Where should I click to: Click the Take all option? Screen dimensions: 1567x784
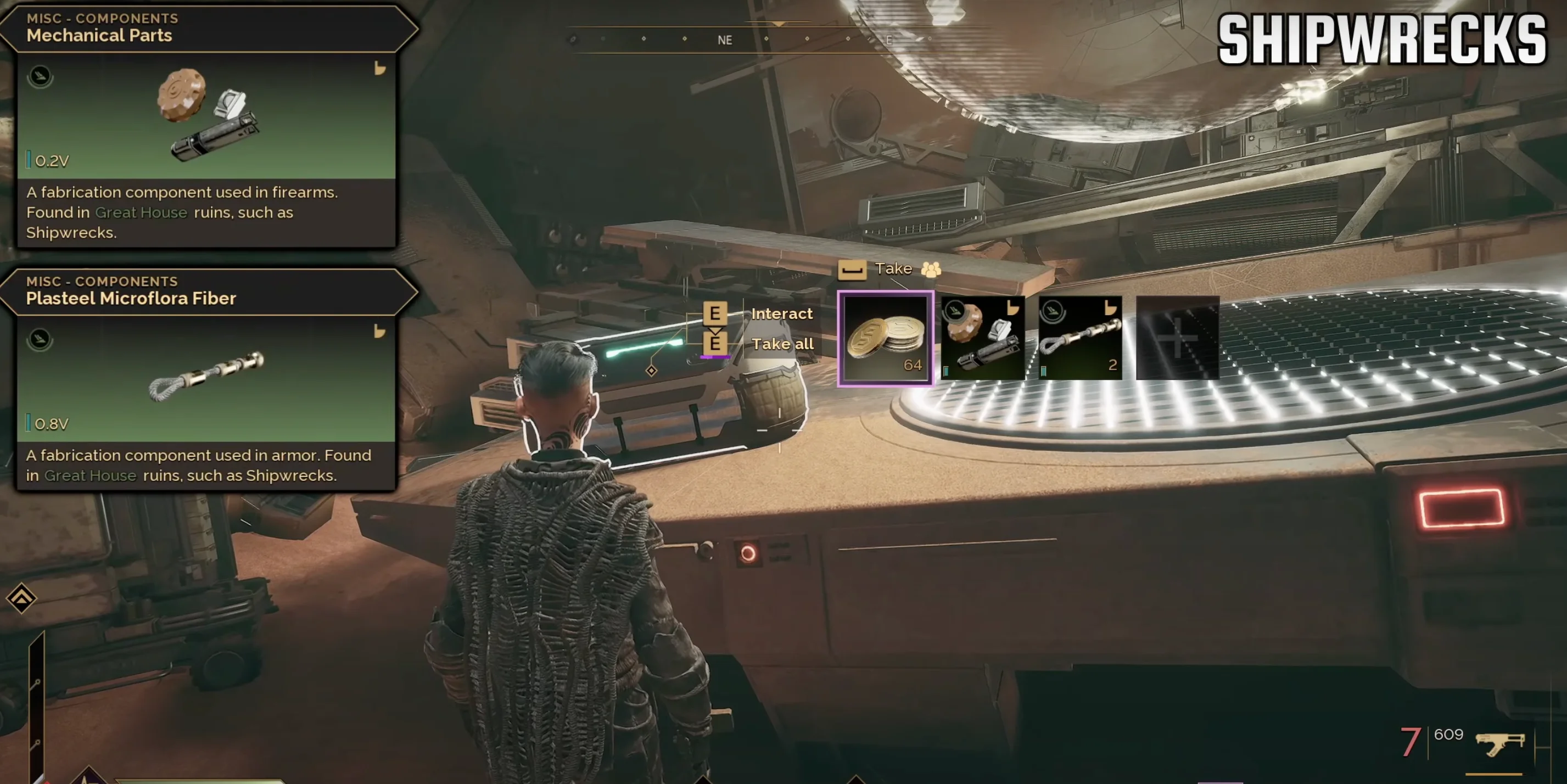tap(782, 344)
